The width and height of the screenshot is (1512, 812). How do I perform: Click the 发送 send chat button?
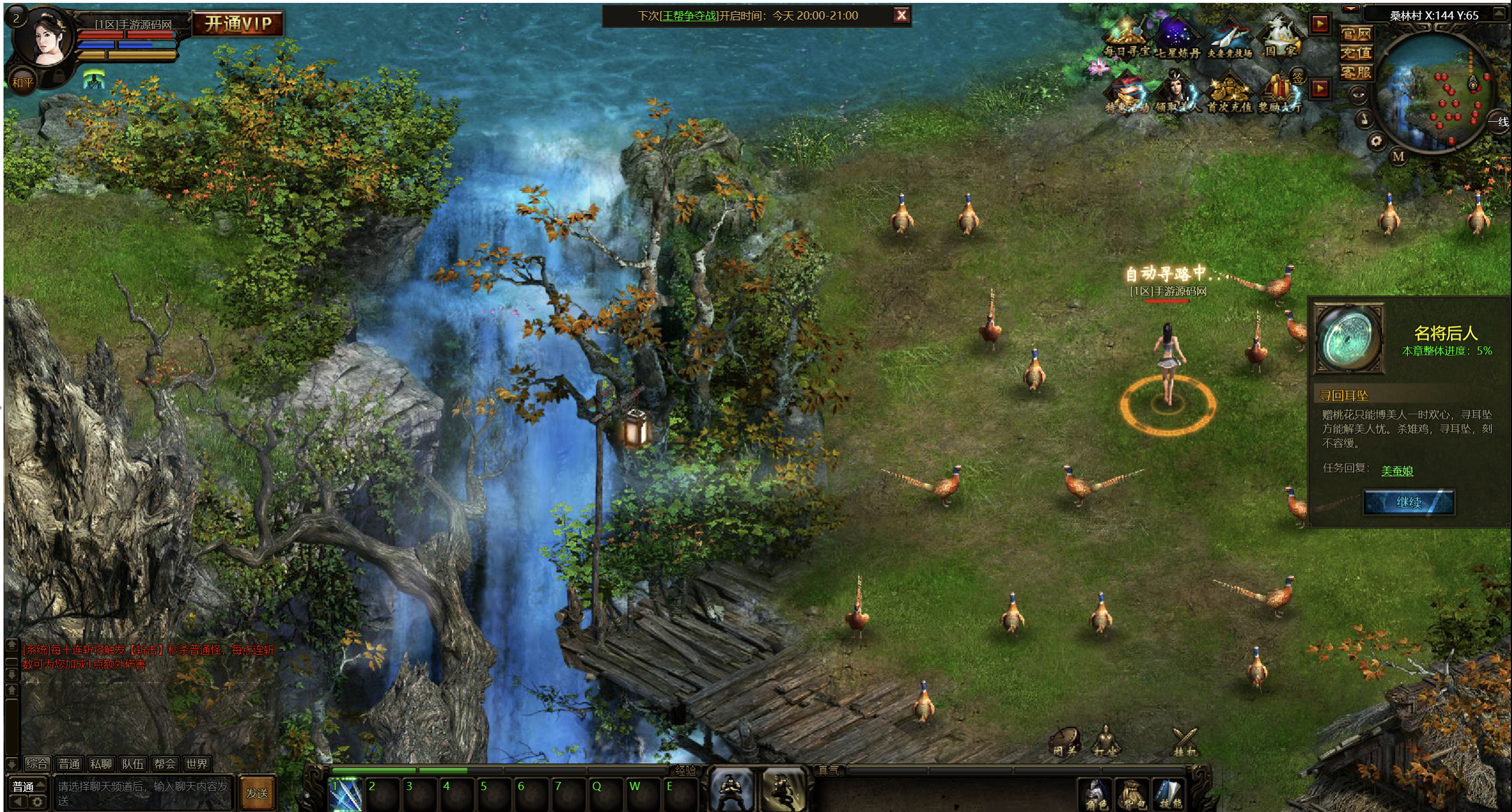[x=257, y=793]
